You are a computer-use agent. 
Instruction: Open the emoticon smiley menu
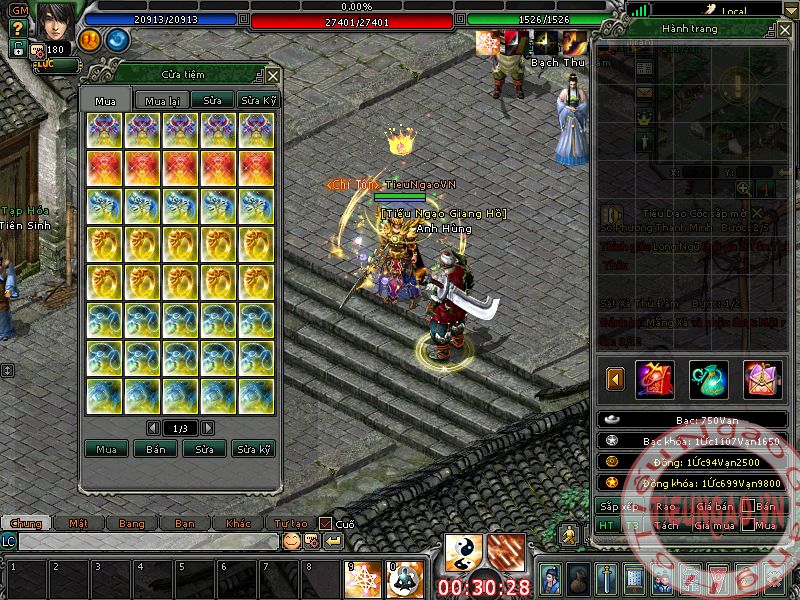click(291, 541)
